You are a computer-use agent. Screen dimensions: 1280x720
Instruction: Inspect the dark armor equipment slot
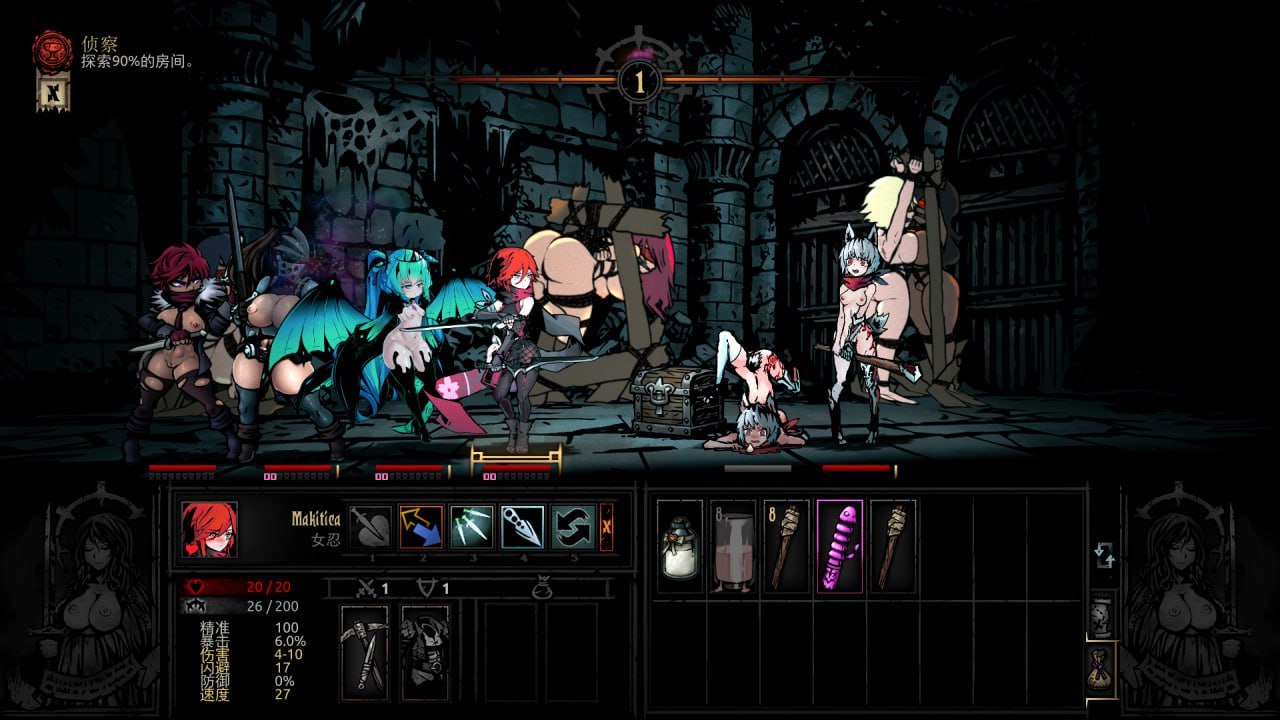(425, 652)
